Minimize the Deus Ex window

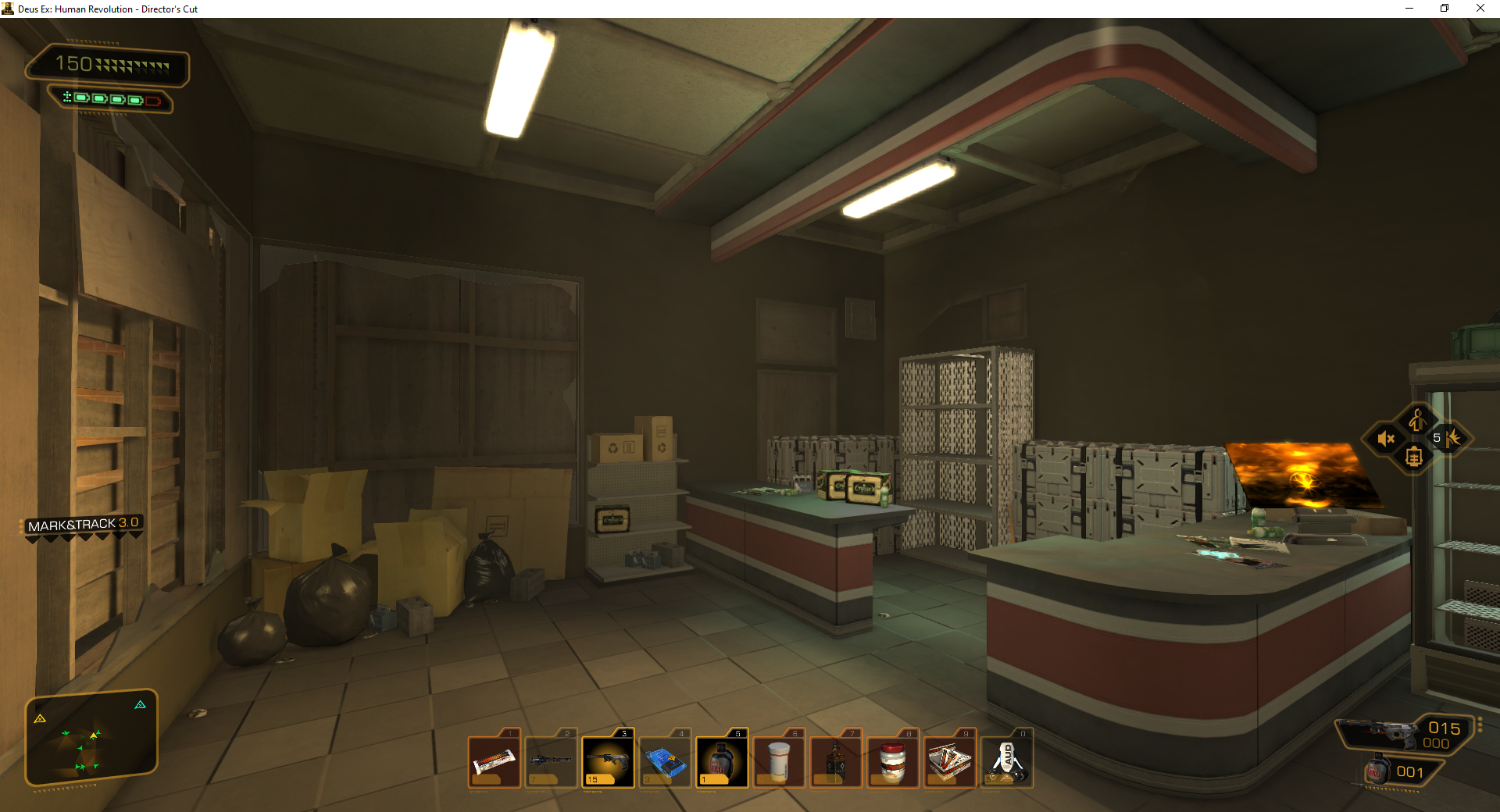pos(1409,9)
